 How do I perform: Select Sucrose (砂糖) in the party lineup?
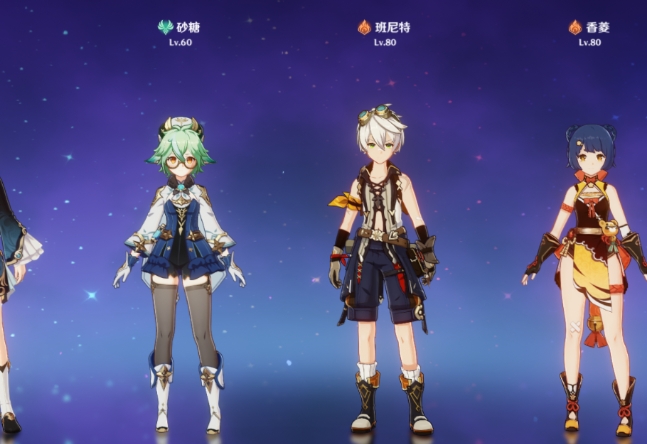[x=180, y=260]
